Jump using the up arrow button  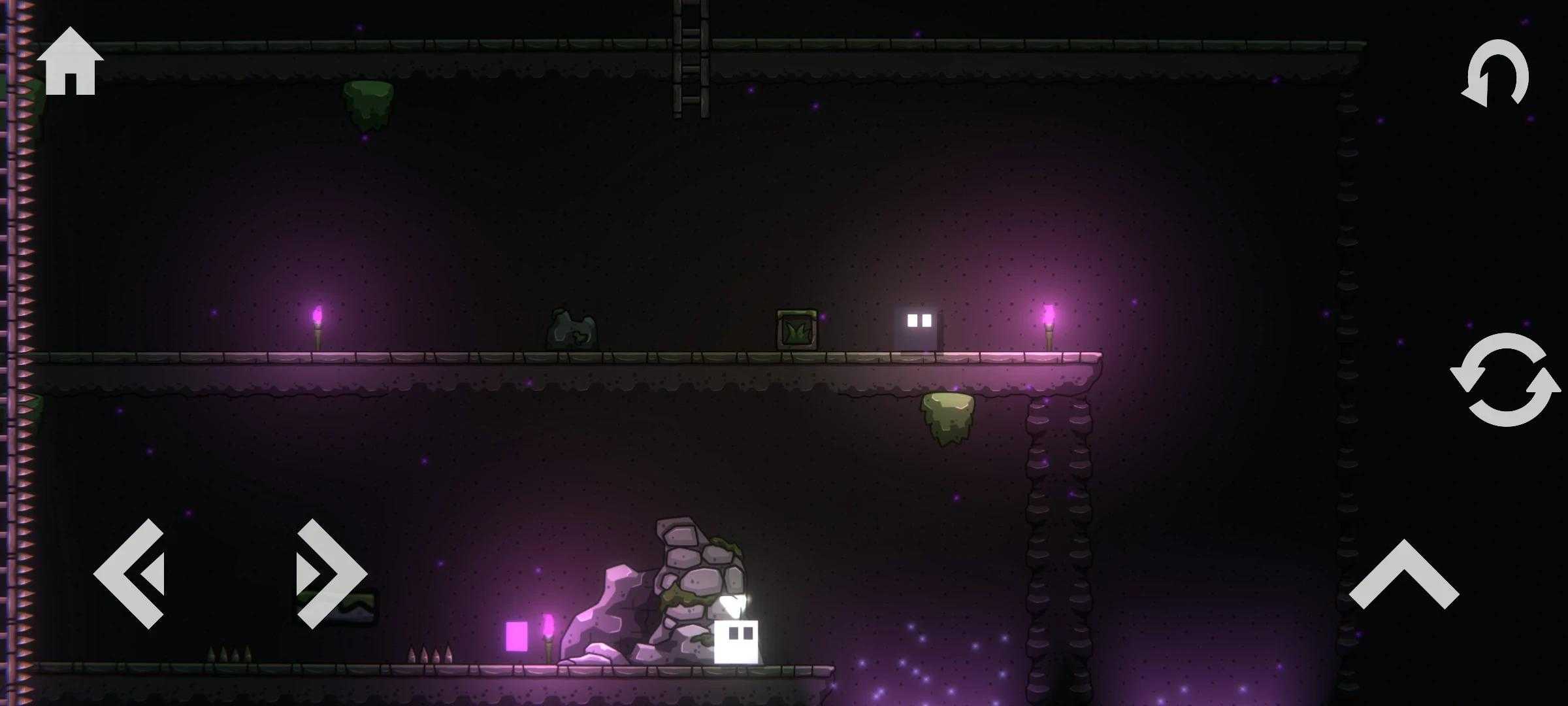1403,575
